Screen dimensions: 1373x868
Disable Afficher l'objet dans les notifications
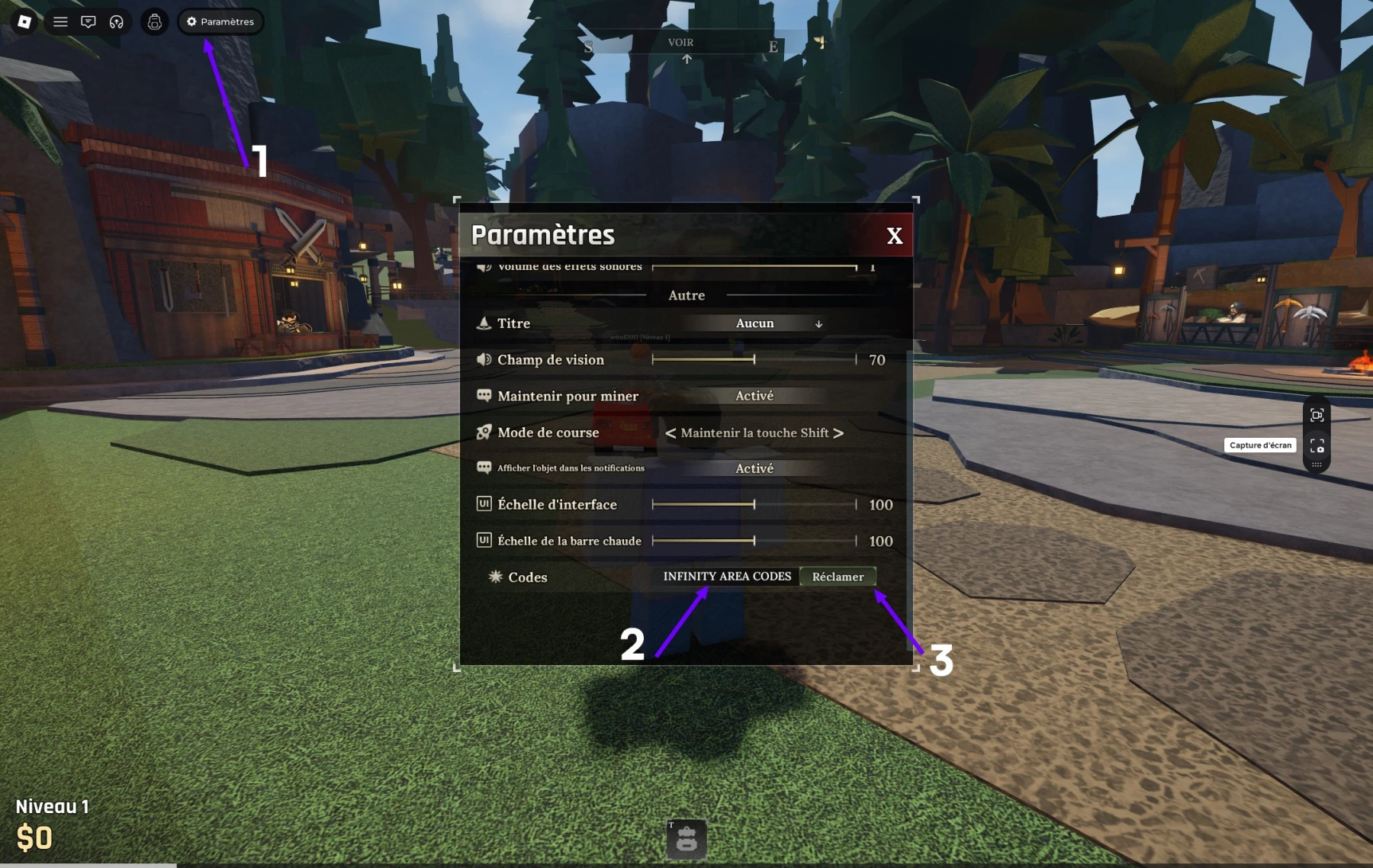point(754,468)
